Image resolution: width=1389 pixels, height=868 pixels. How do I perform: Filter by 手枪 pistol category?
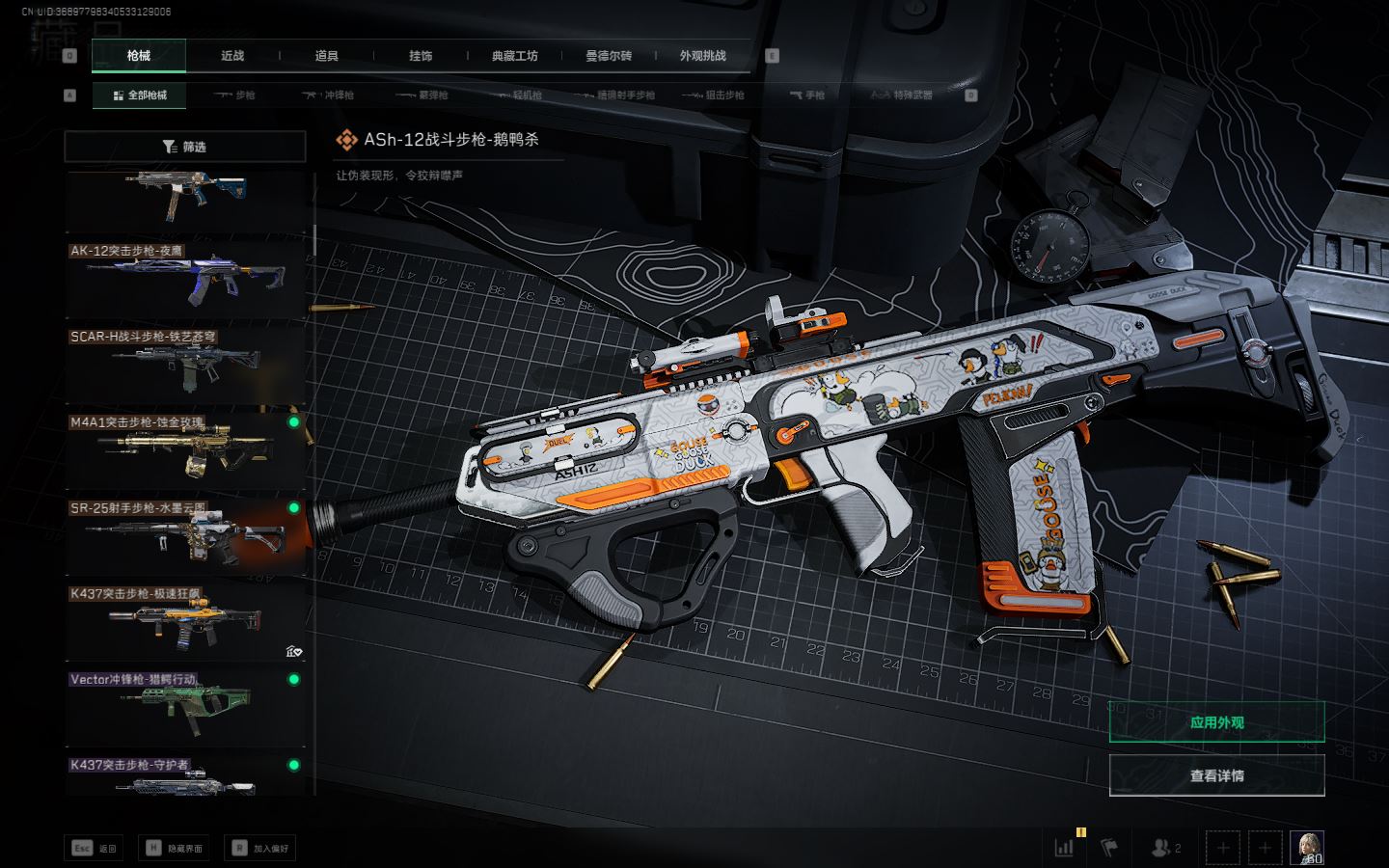coord(806,95)
